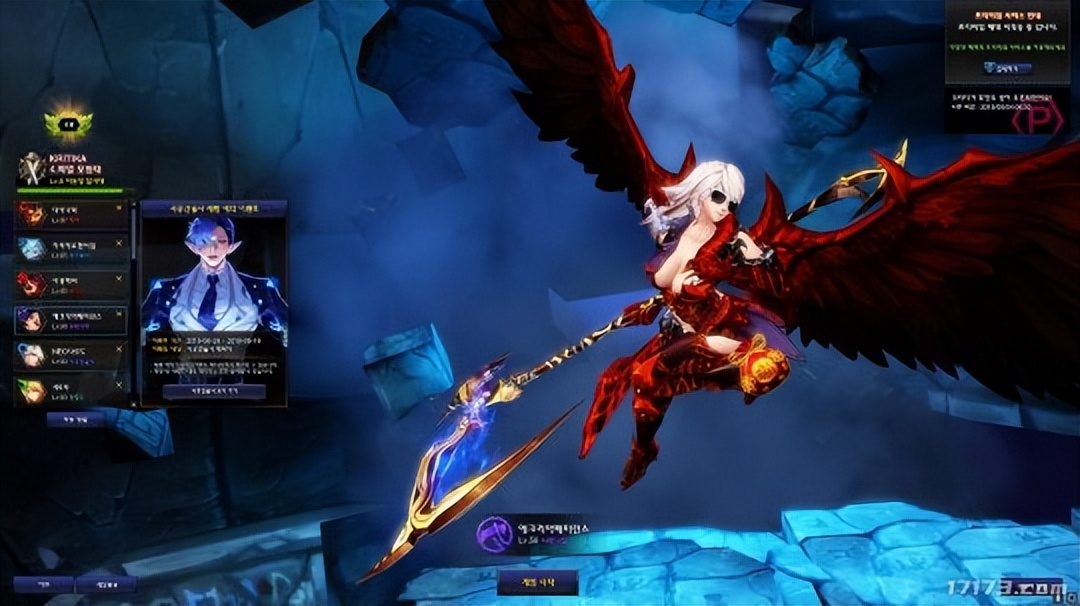Select the top character row in the list
Viewport: 1080px width, 606px height.
coord(72,213)
